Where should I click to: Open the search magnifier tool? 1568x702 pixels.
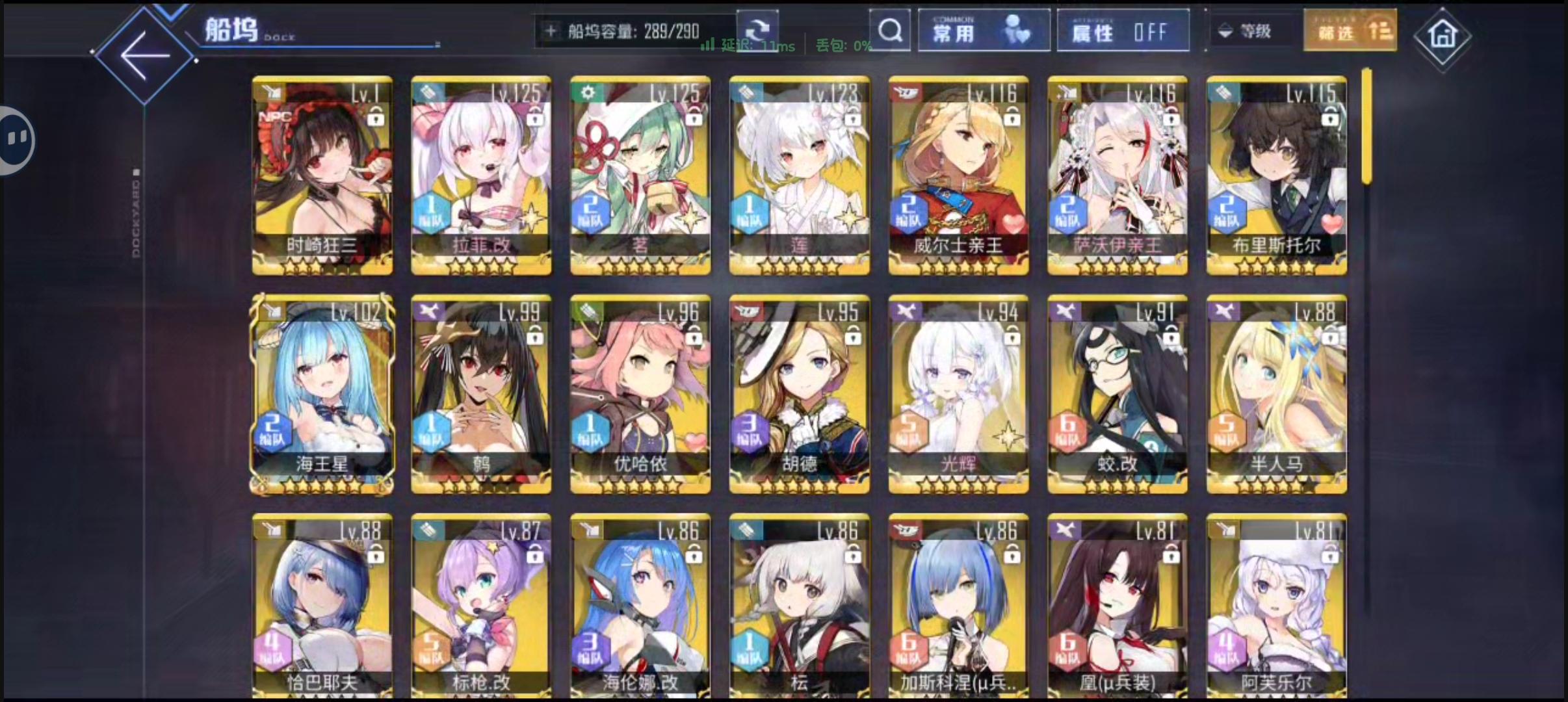click(890, 31)
